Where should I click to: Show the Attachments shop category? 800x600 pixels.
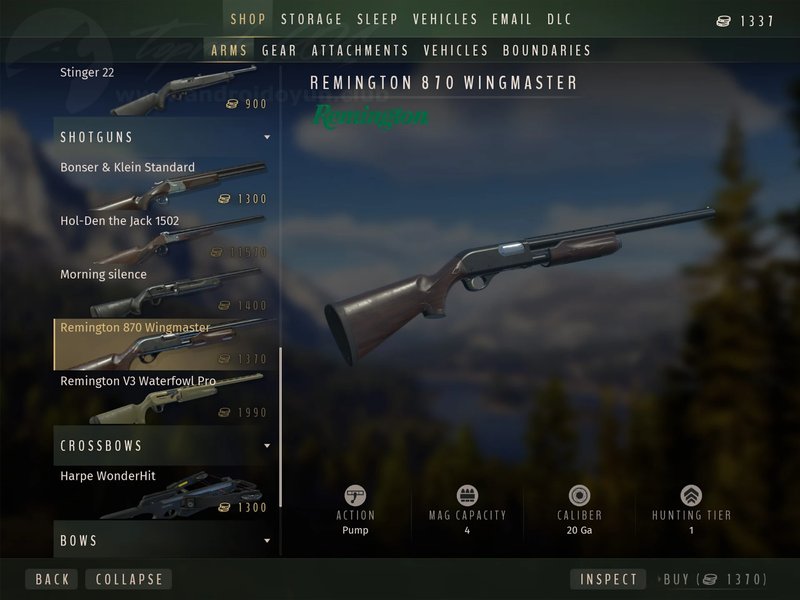click(360, 50)
